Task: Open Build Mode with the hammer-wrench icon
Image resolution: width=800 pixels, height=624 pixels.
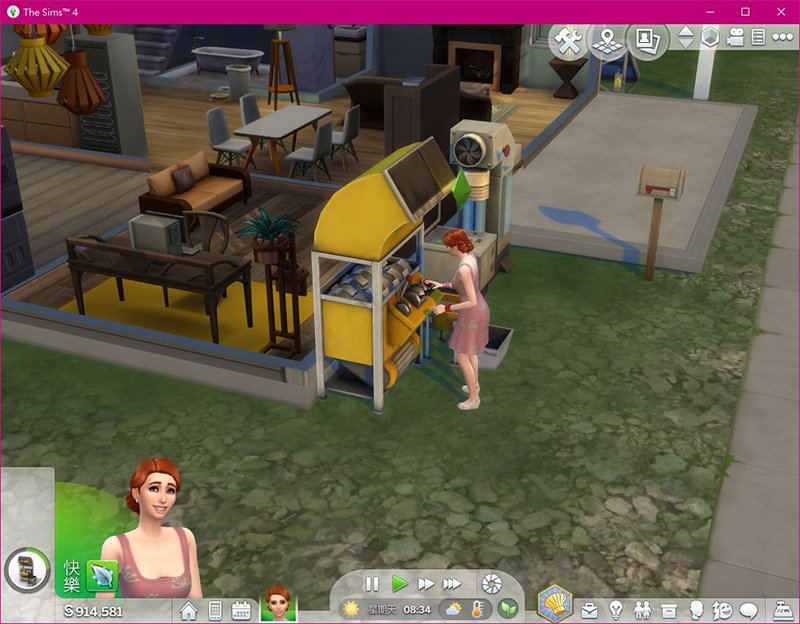Action: (x=570, y=42)
